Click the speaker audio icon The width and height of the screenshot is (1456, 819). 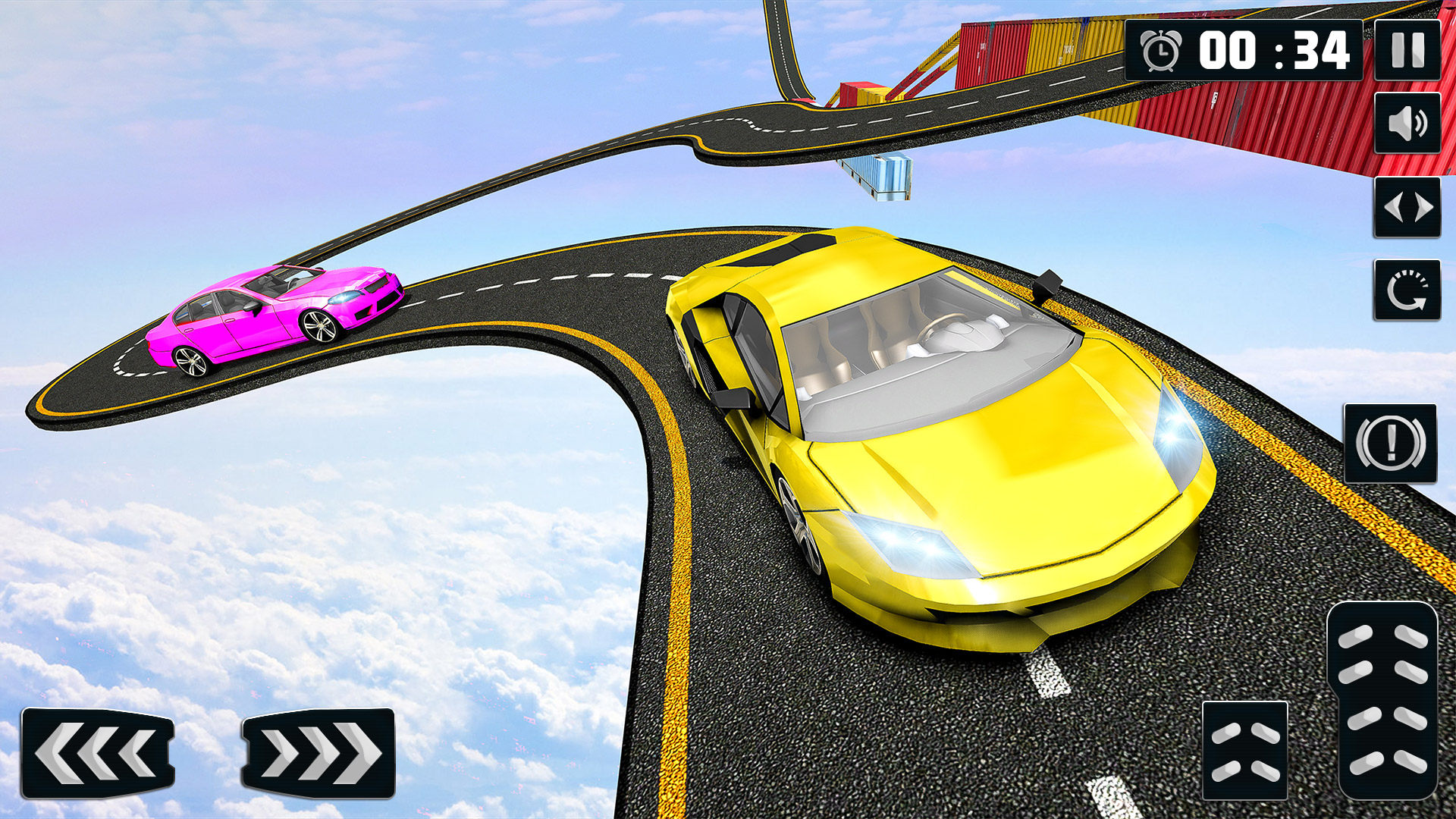click(1407, 124)
